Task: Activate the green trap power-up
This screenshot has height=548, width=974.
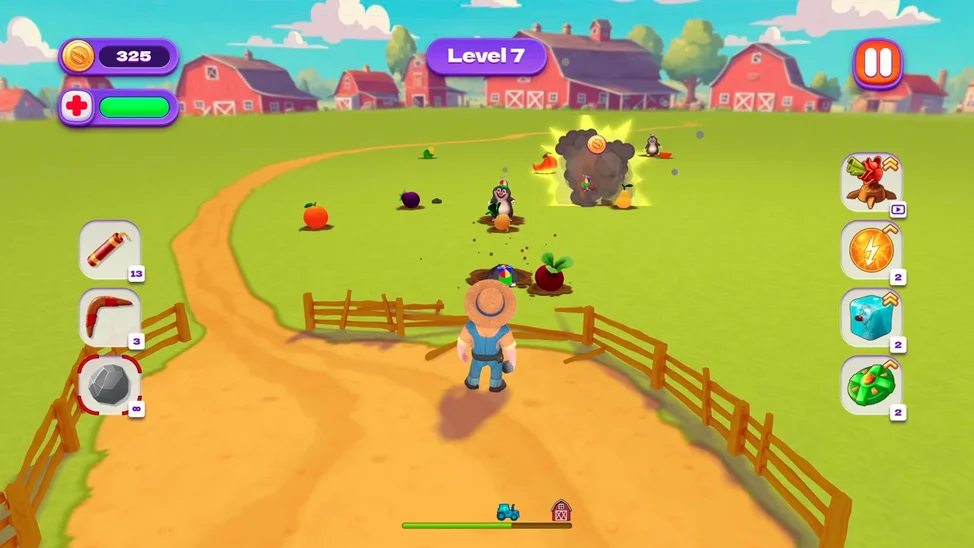Action: (871, 385)
